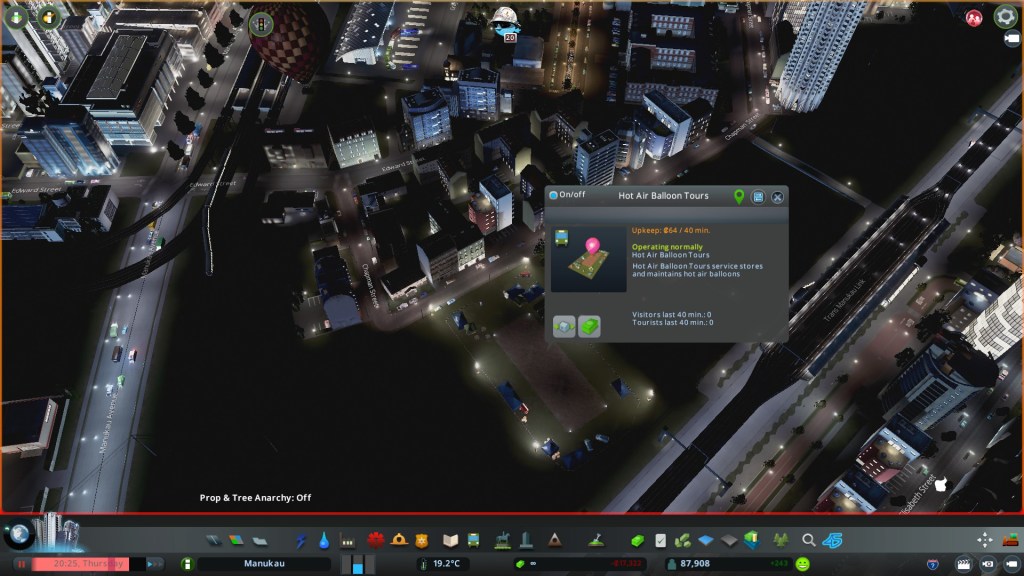Viewport: 1024px width, 576px height.
Task: Open the education book menu
Action: 450,541
